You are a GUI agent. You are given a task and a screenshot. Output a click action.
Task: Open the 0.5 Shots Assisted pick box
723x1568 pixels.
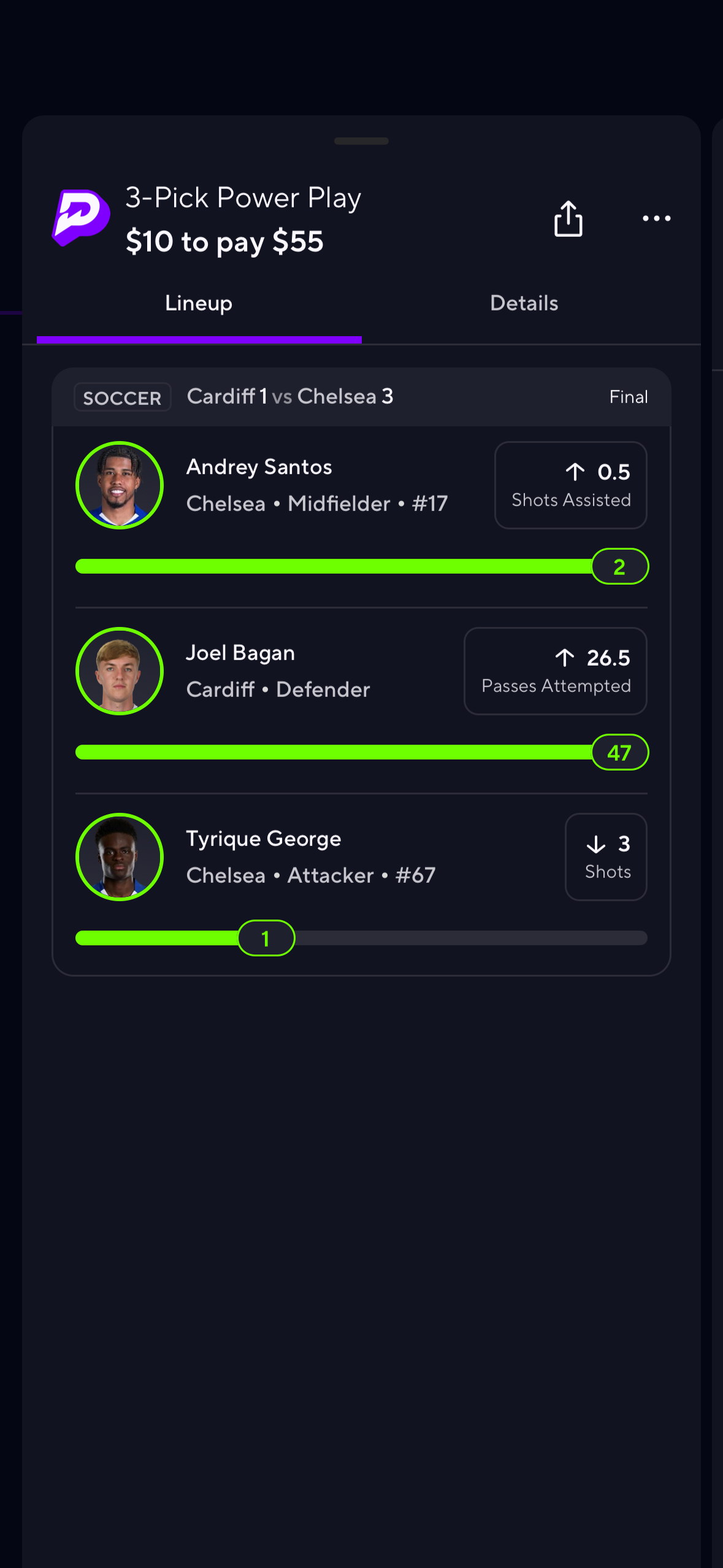(x=570, y=485)
